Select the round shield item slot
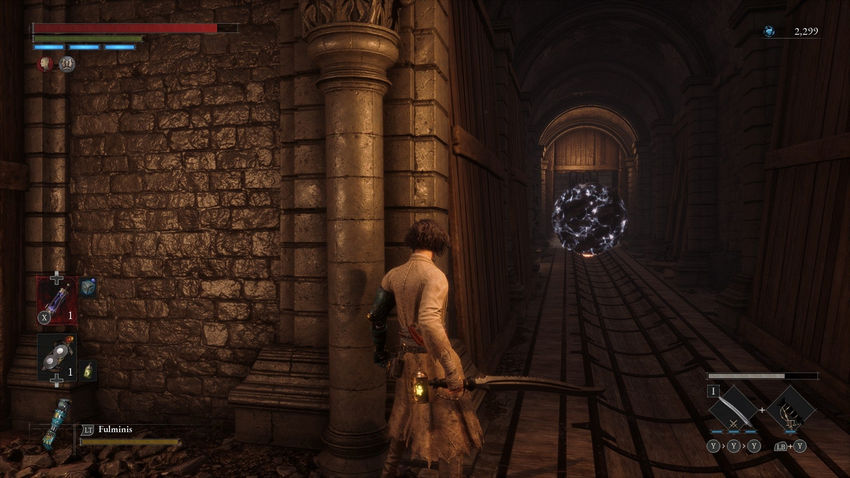The width and height of the screenshot is (850, 478). click(55, 356)
